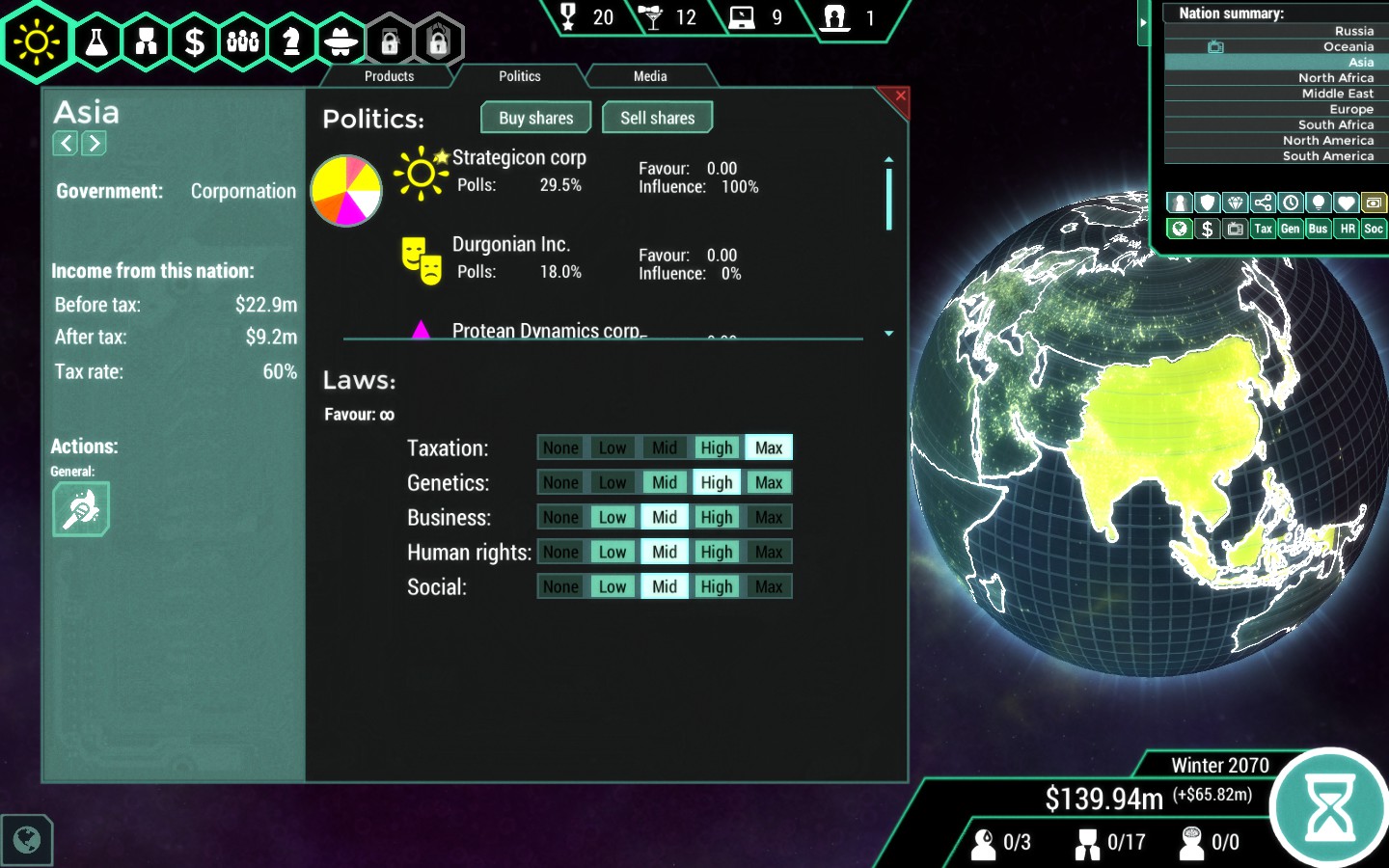This screenshot has height=868, width=1389.
Task: Choose Low for Business law
Action: (x=612, y=517)
